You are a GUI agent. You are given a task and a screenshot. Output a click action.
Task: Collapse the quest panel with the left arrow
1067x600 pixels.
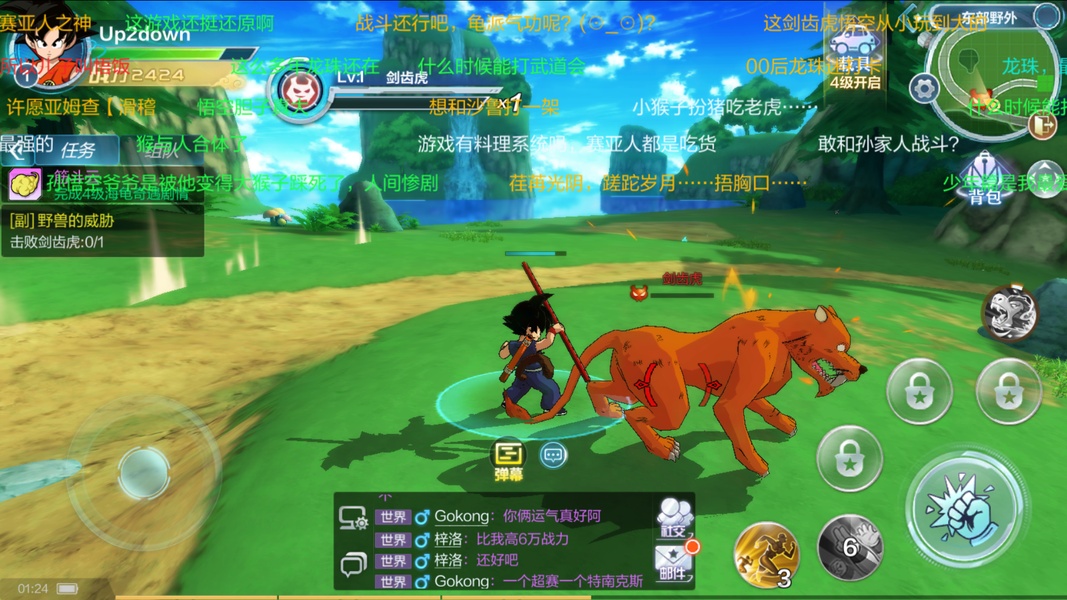pos(16,152)
